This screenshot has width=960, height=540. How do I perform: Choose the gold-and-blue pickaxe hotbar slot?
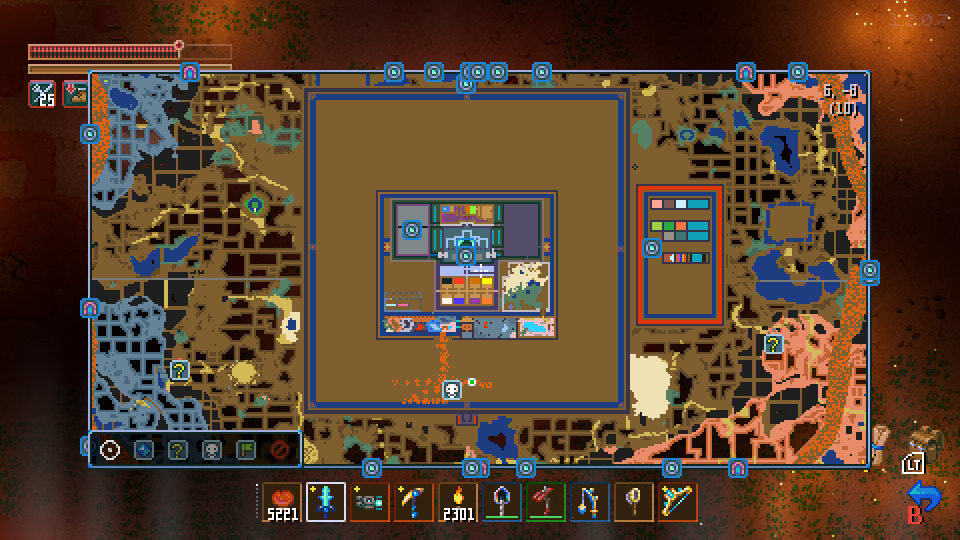tap(414, 502)
